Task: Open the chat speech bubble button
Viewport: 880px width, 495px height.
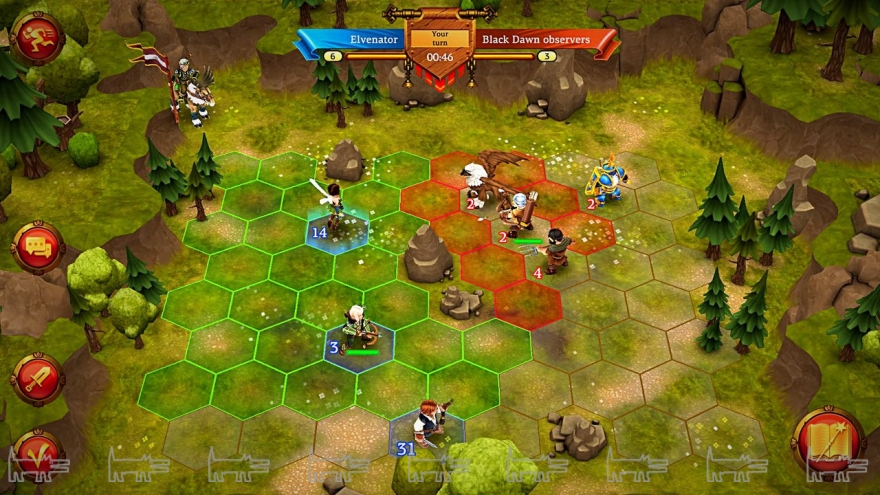Action: click(x=38, y=246)
